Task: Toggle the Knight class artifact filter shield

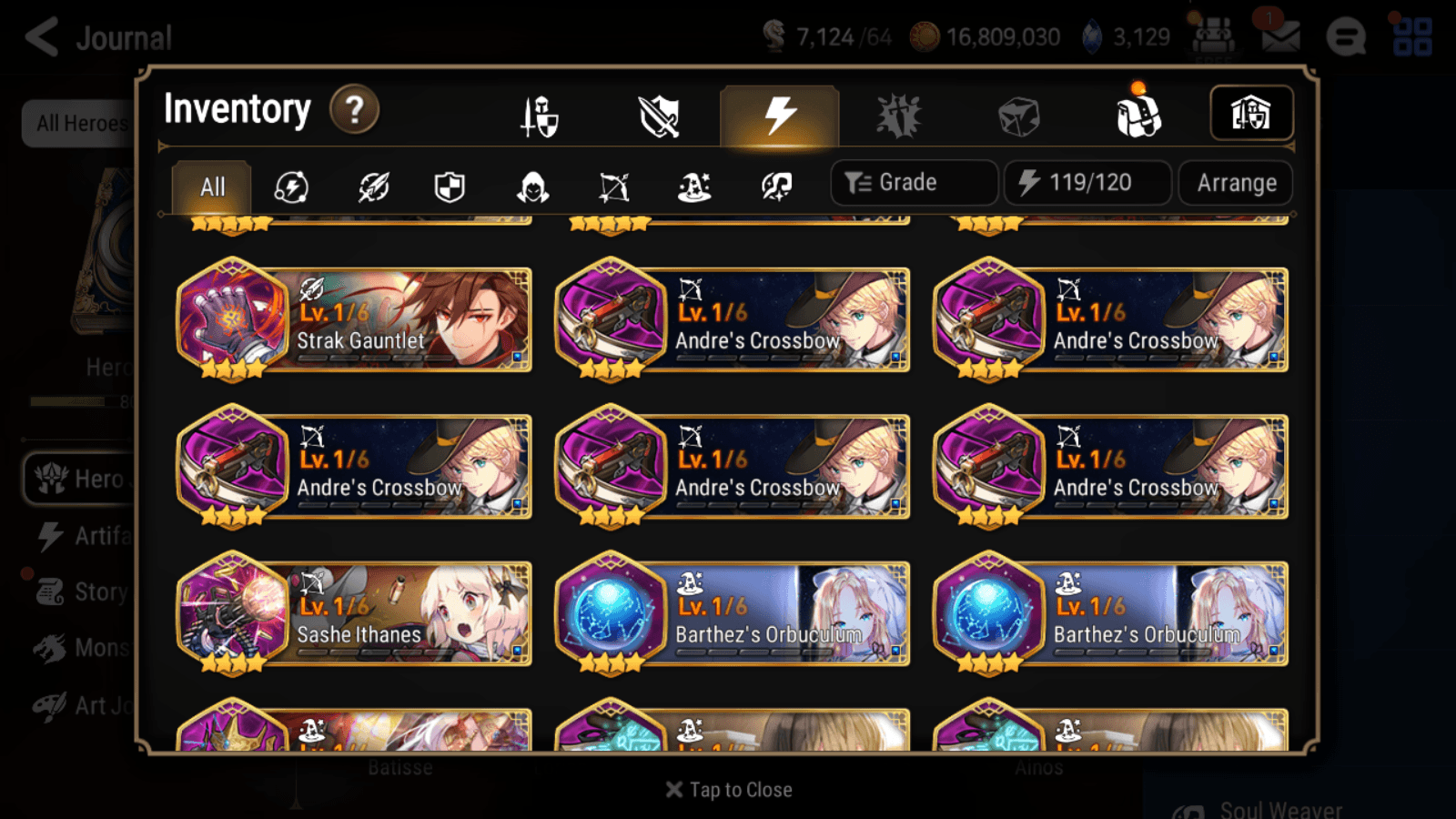Action: 450,187
